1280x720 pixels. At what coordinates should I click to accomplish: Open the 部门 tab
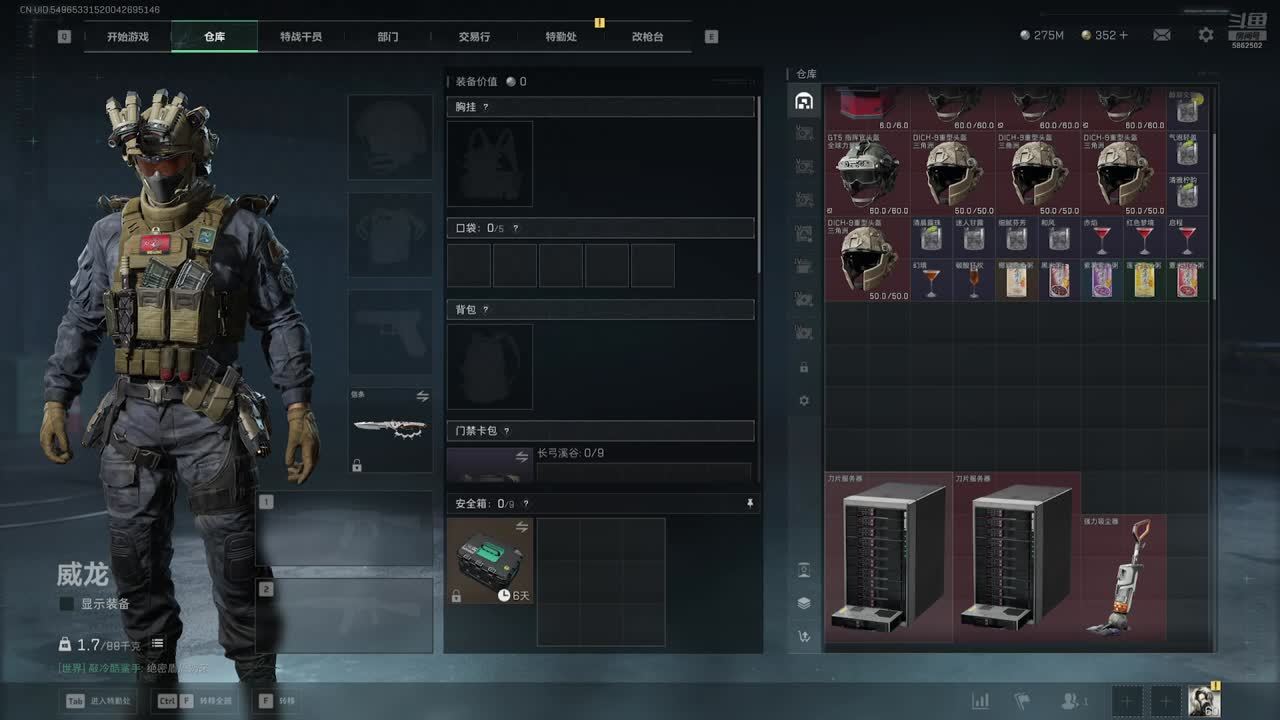tap(388, 37)
